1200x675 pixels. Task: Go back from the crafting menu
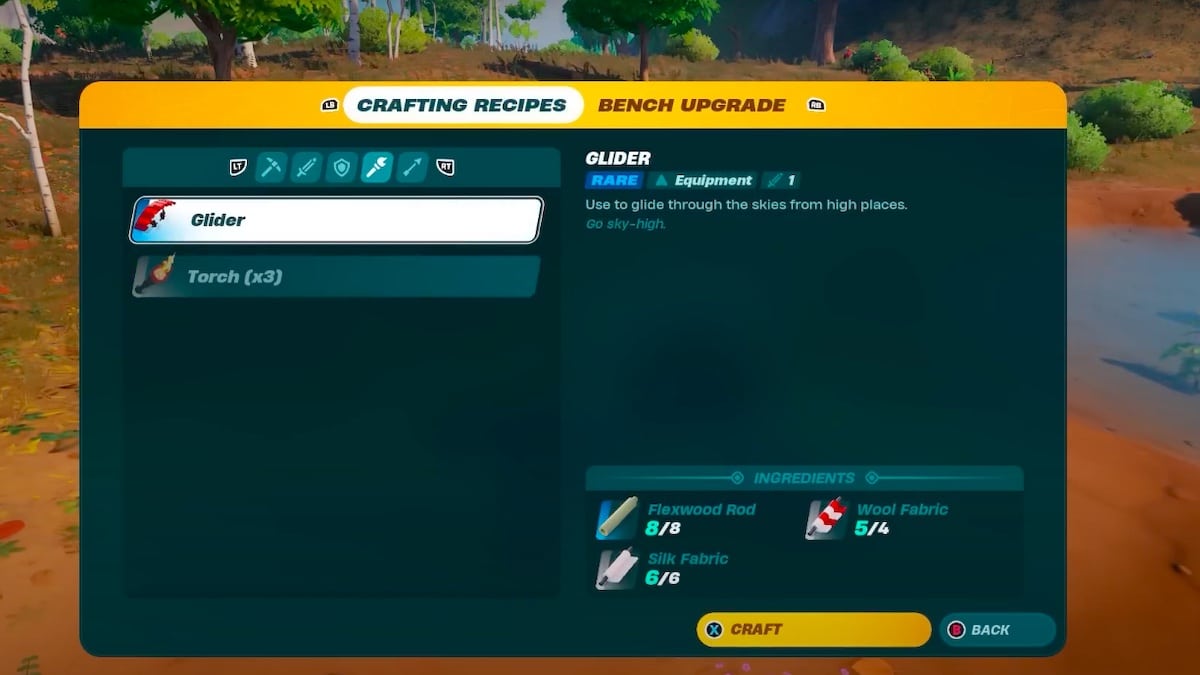pyautogui.click(x=997, y=630)
